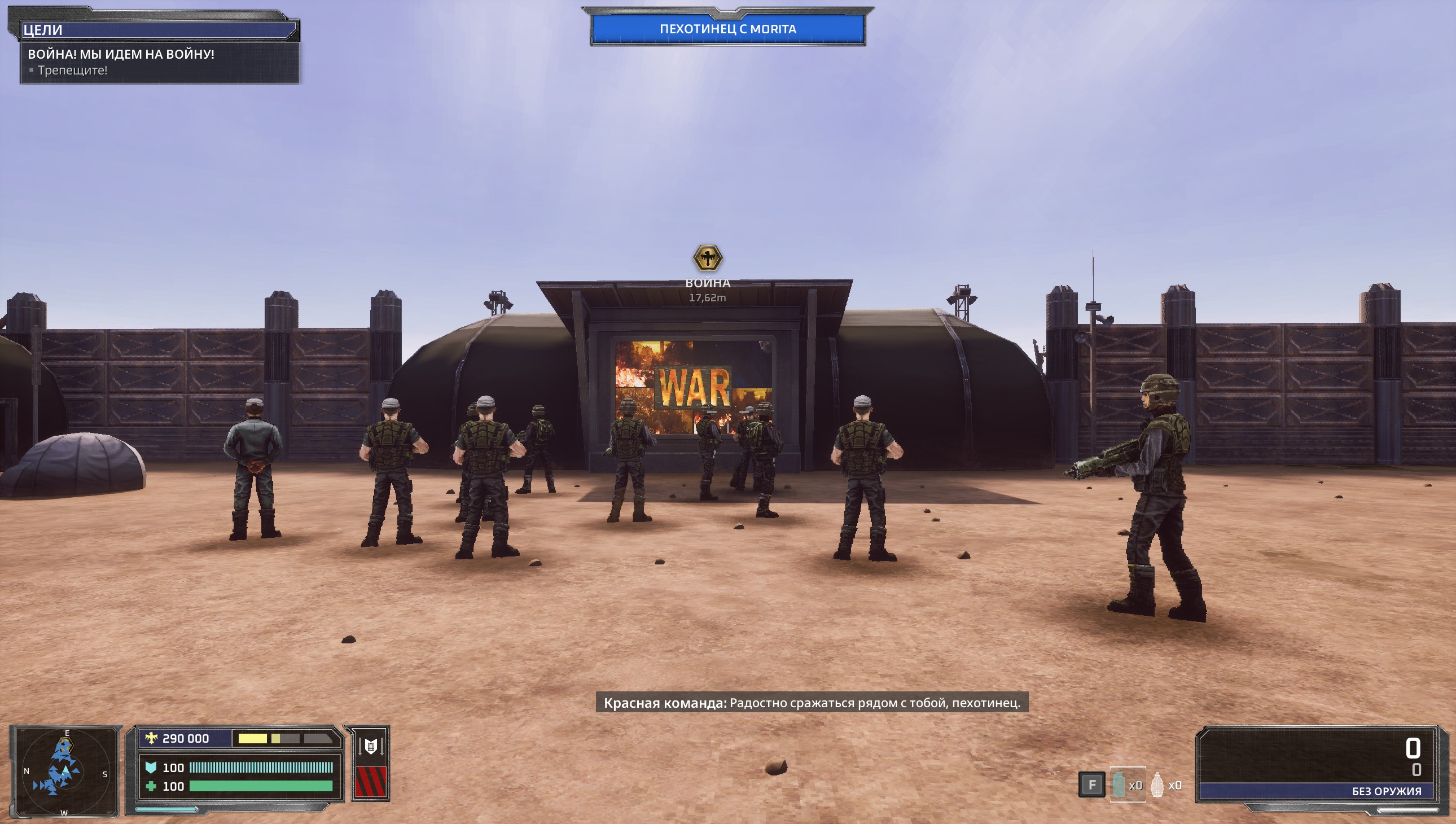The height and width of the screenshot is (824, 1456).
Task: Open the compass minimap
Action: tap(64, 772)
